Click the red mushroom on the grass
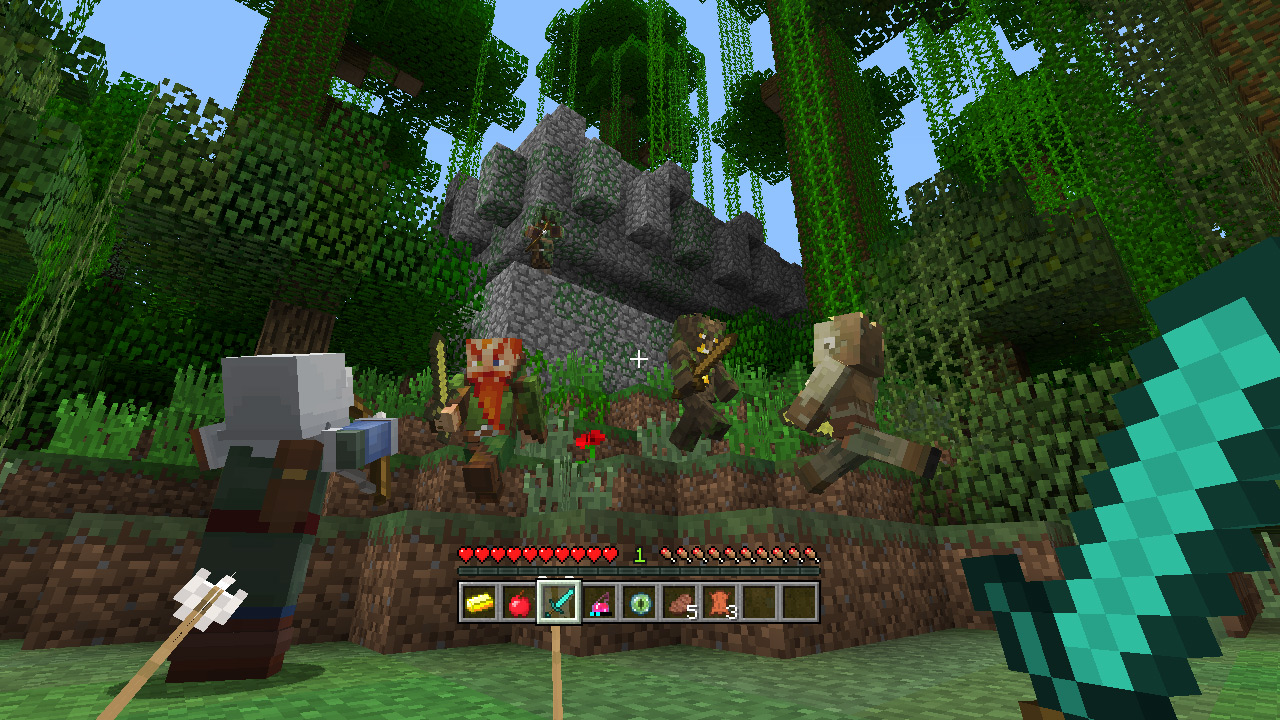Viewport: 1280px width, 720px height. pos(591,439)
